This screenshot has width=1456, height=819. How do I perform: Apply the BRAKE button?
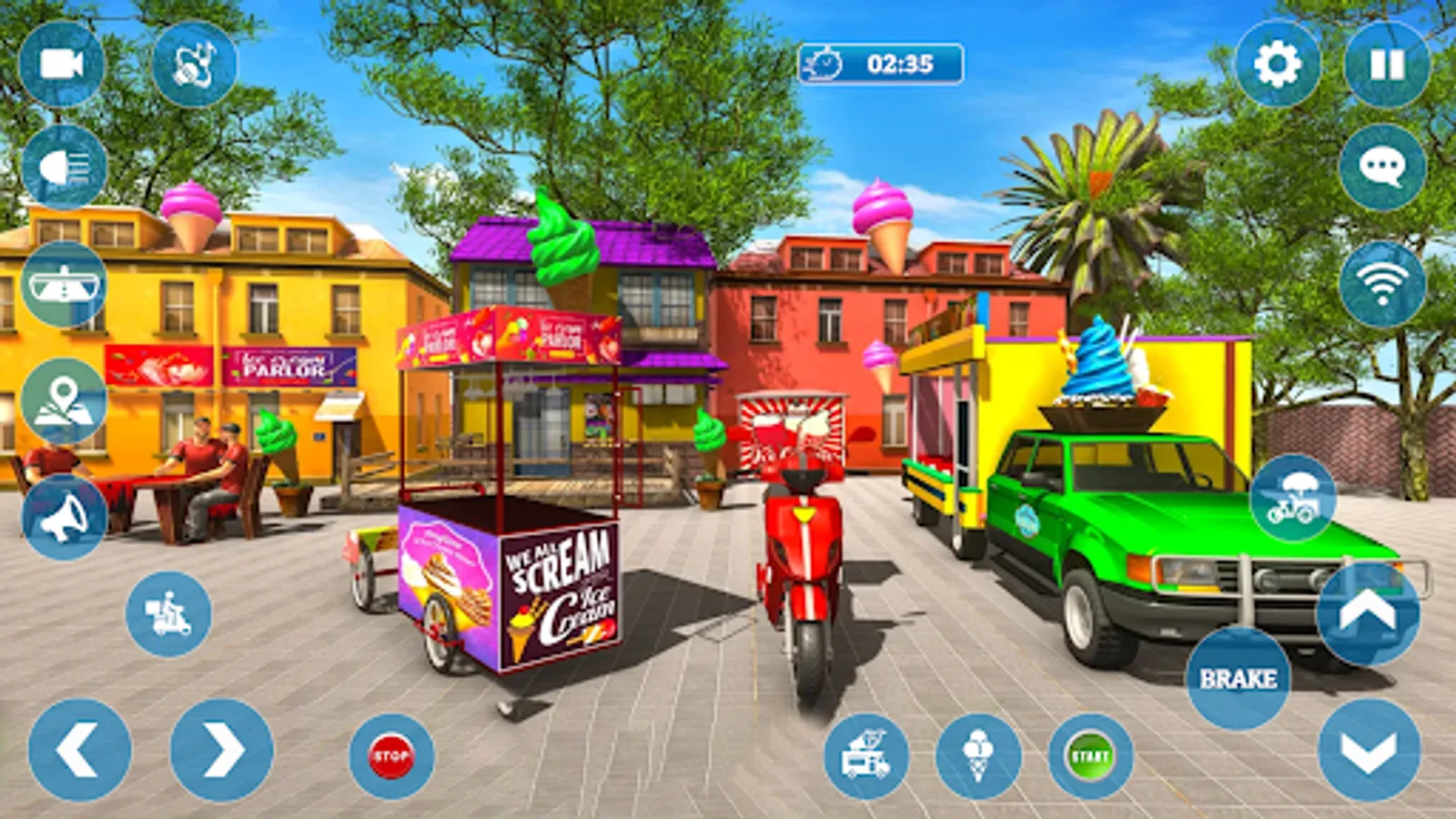(x=1238, y=678)
